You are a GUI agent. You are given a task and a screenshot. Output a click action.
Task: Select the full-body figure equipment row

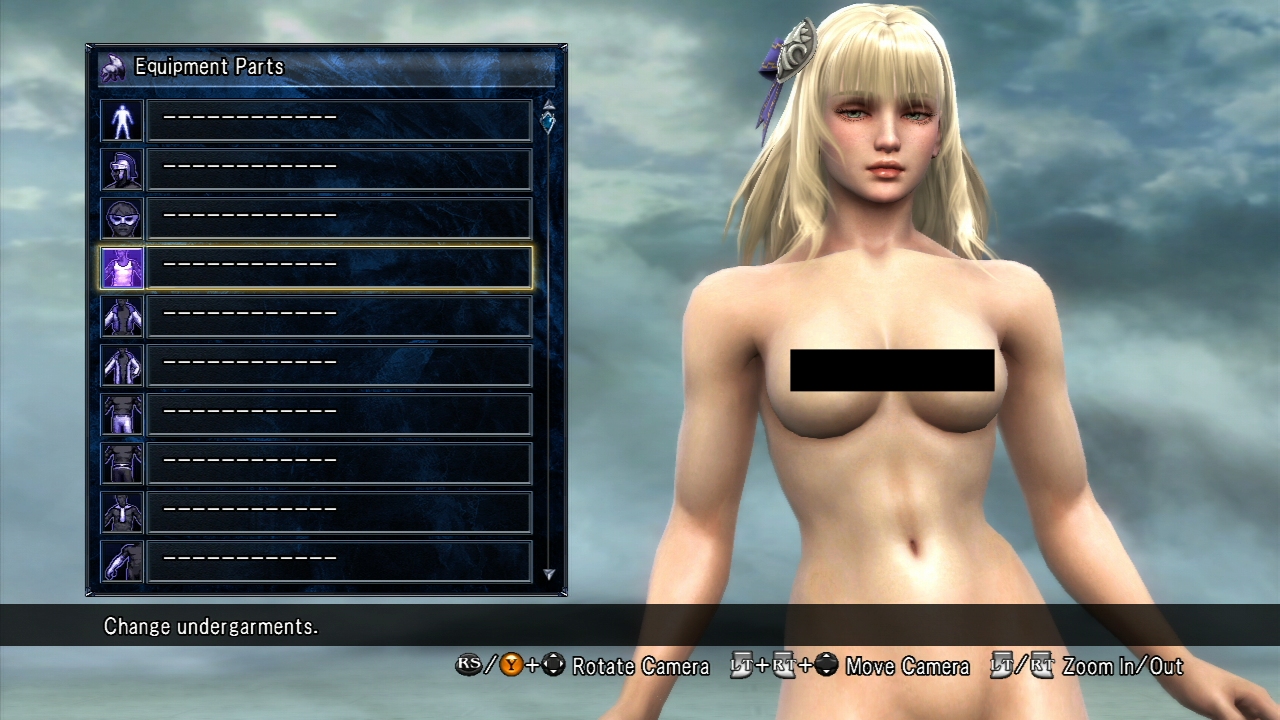339,120
